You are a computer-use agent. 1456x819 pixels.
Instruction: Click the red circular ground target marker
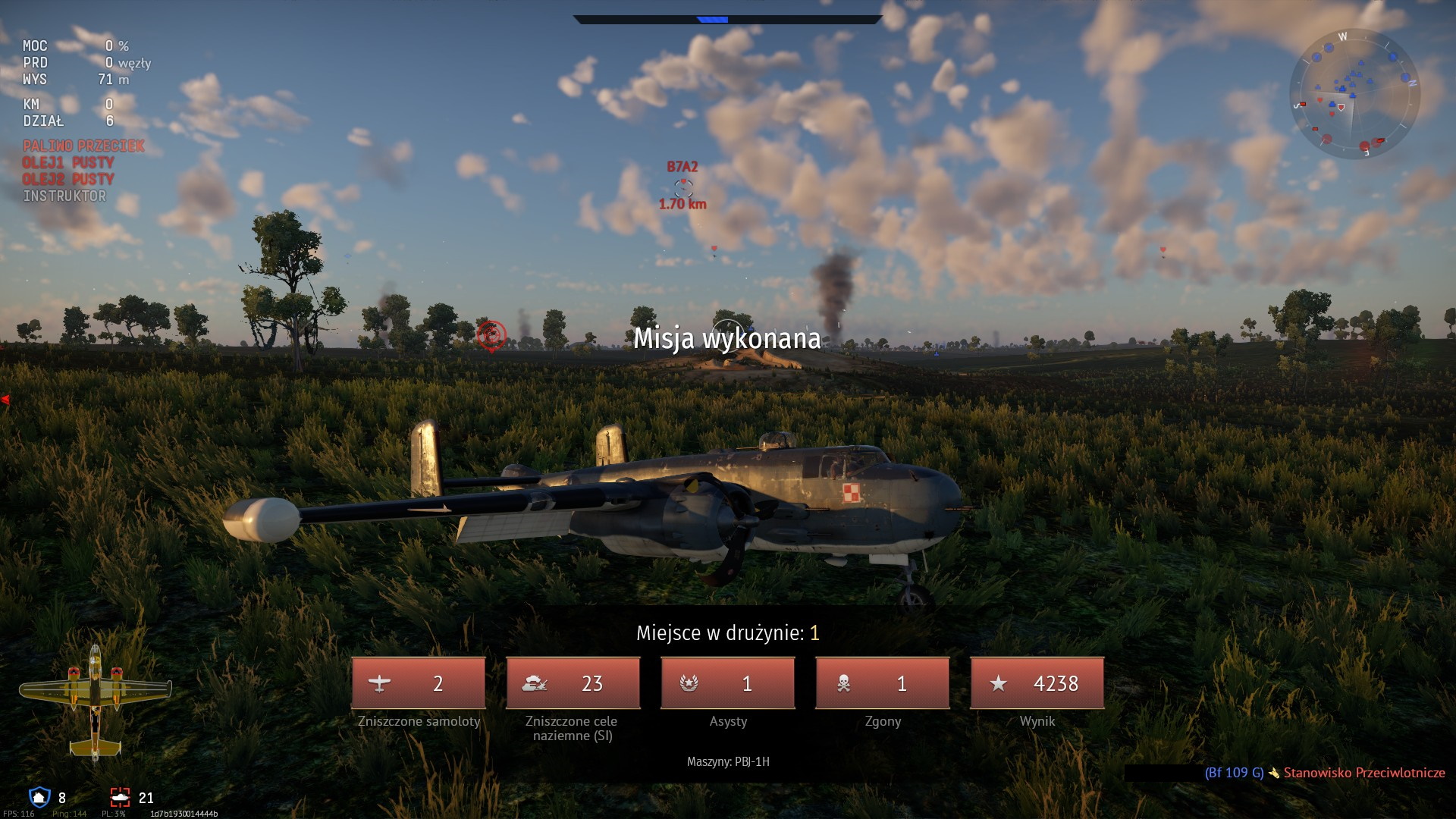pyautogui.click(x=491, y=334)
